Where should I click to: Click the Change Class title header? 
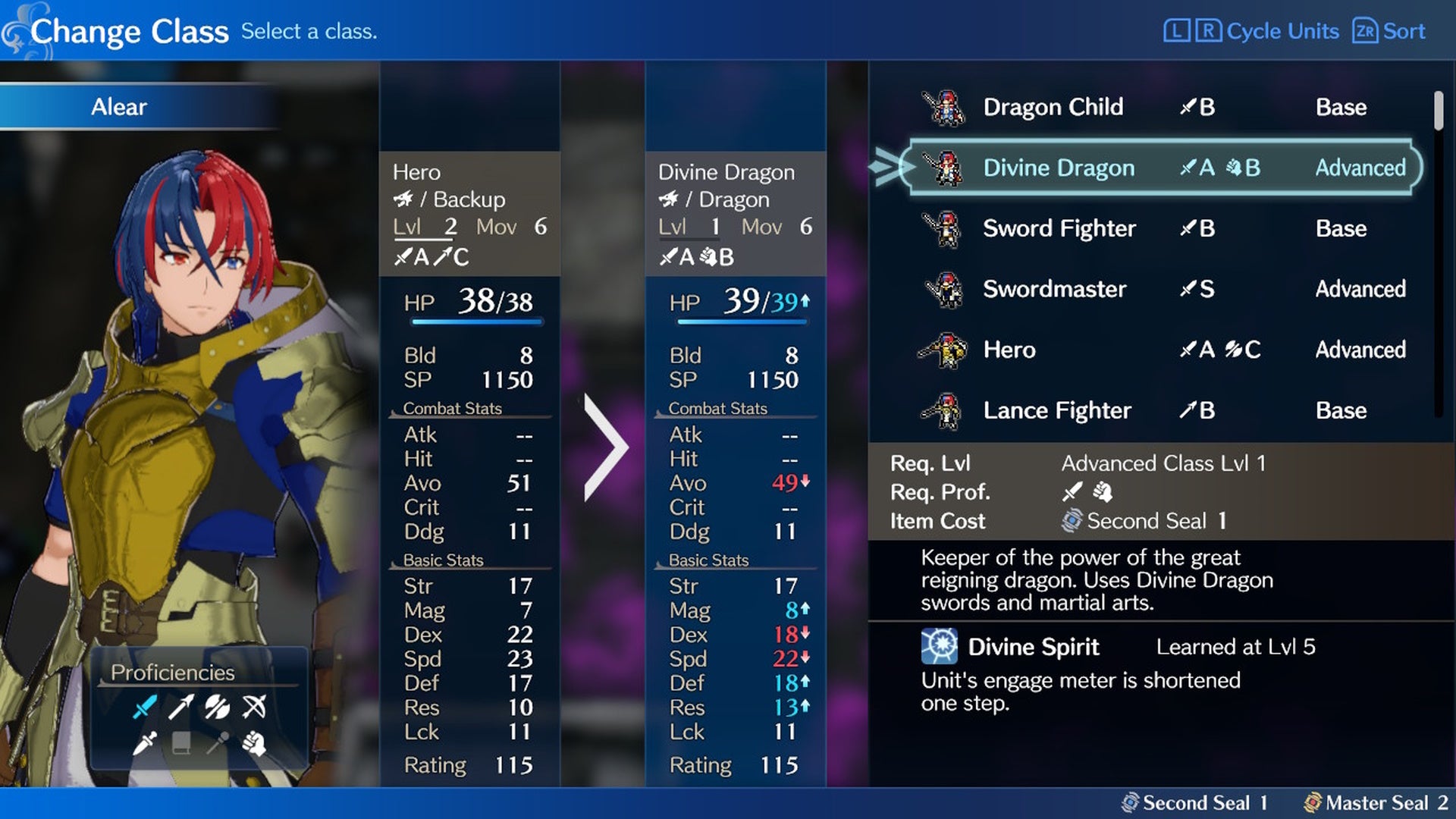pos(130,30)
